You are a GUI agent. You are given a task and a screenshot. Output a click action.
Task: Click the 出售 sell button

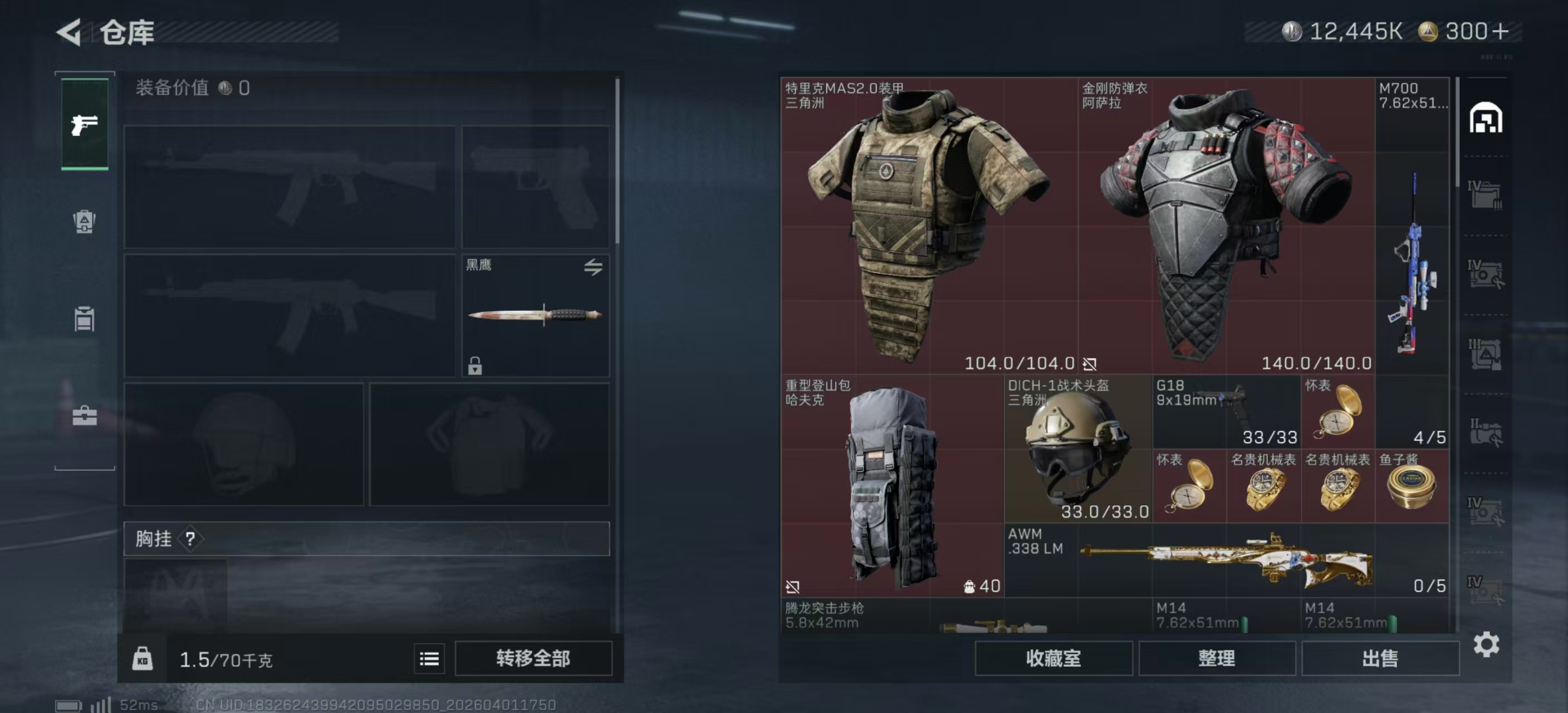(1380, 658)
